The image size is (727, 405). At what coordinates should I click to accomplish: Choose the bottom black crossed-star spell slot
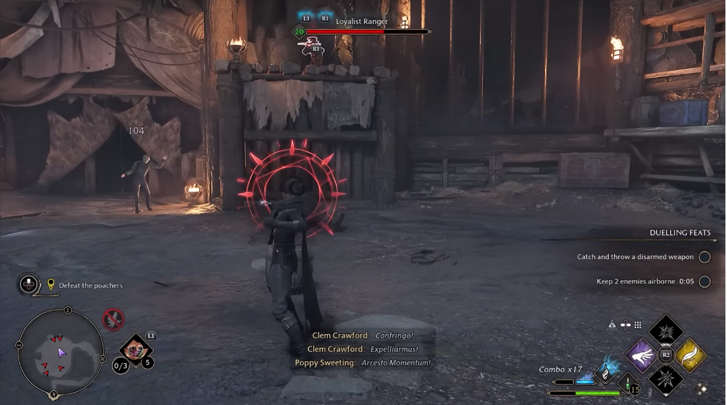(x=666, y=378)
